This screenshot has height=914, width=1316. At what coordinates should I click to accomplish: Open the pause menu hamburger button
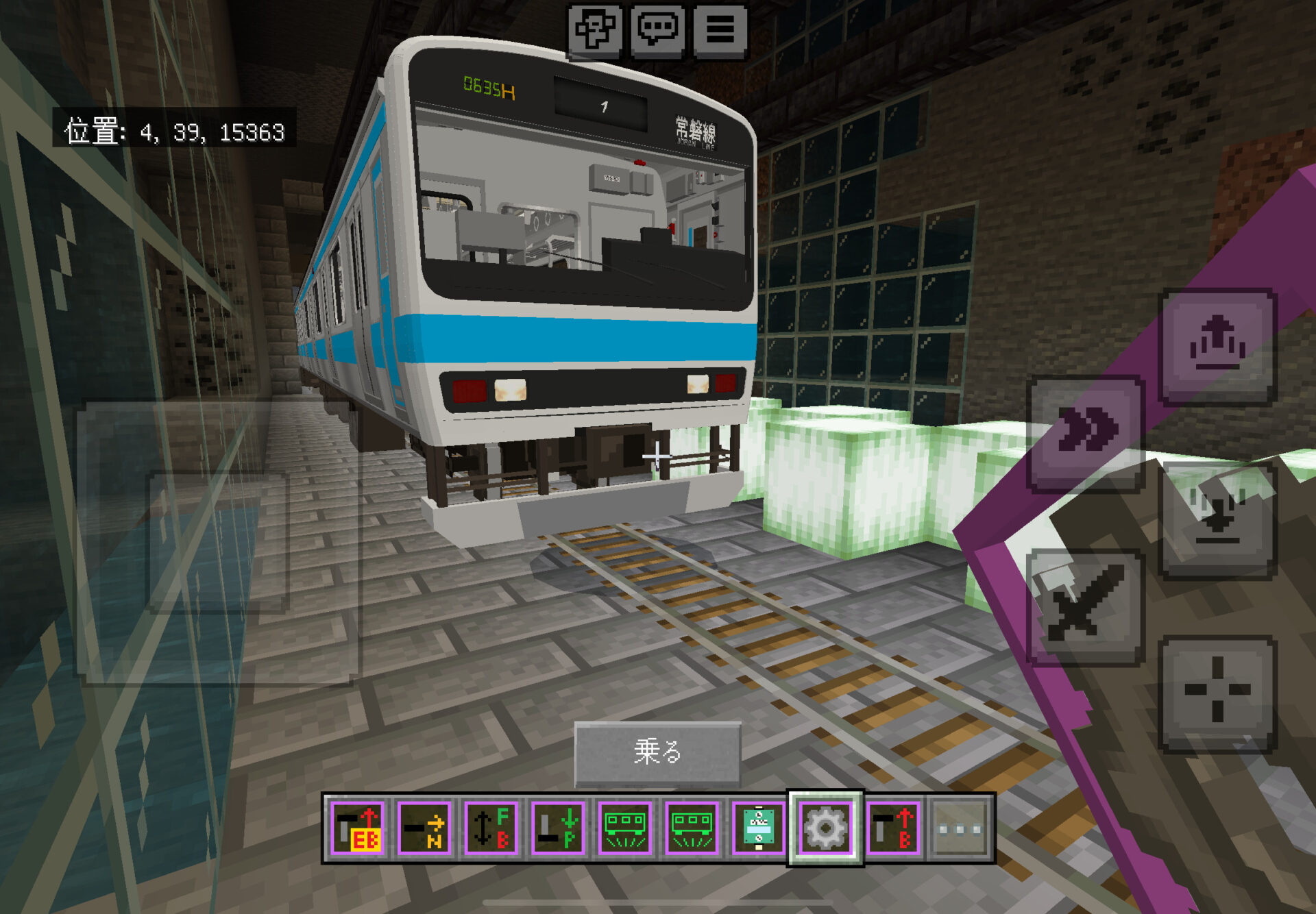click(x=720, y=30)
